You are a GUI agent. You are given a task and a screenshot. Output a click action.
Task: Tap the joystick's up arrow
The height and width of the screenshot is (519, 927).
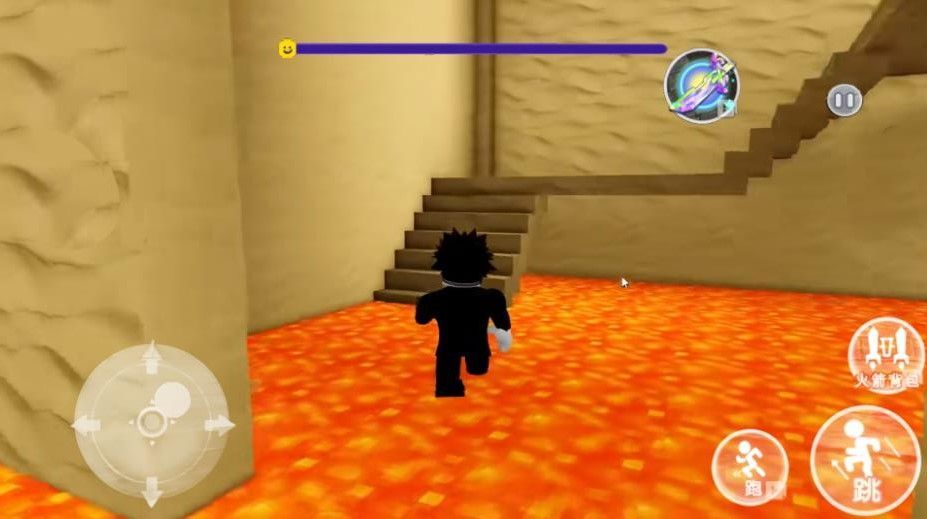(152, 356)
